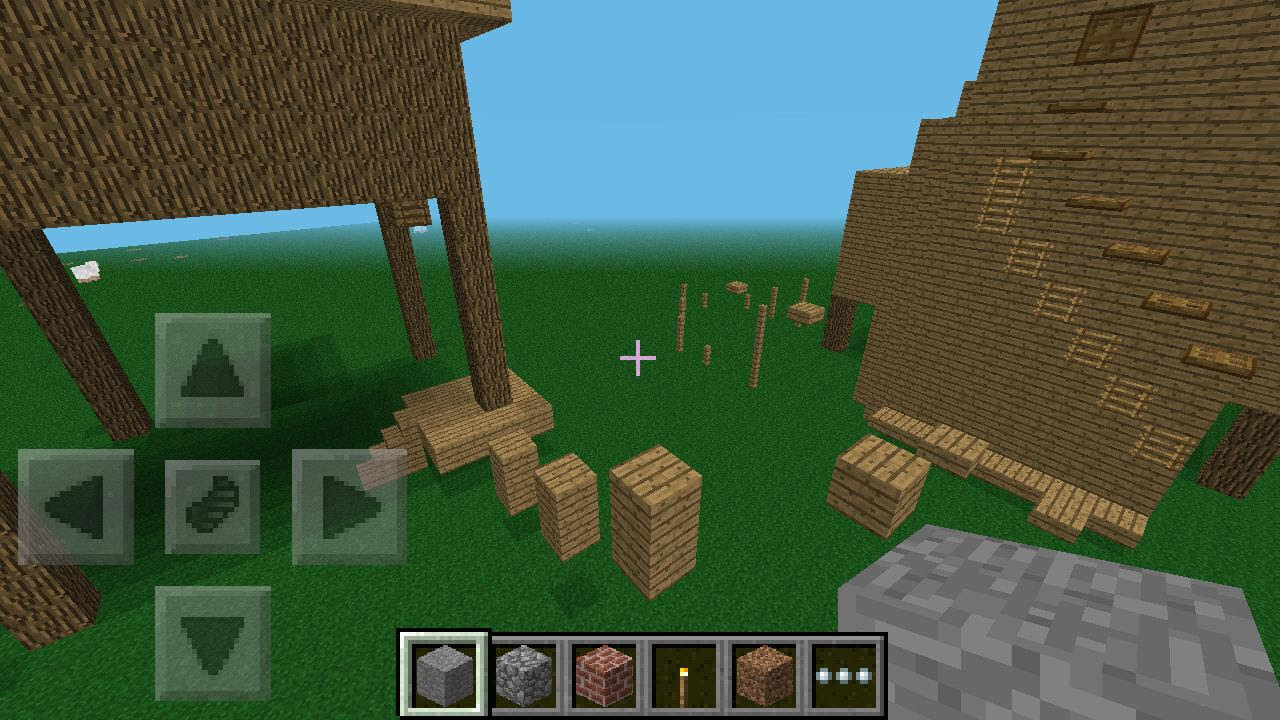Tap the crosshair at screen center
The height and width of the screenshot is (720, 1280).
(638, 356)
